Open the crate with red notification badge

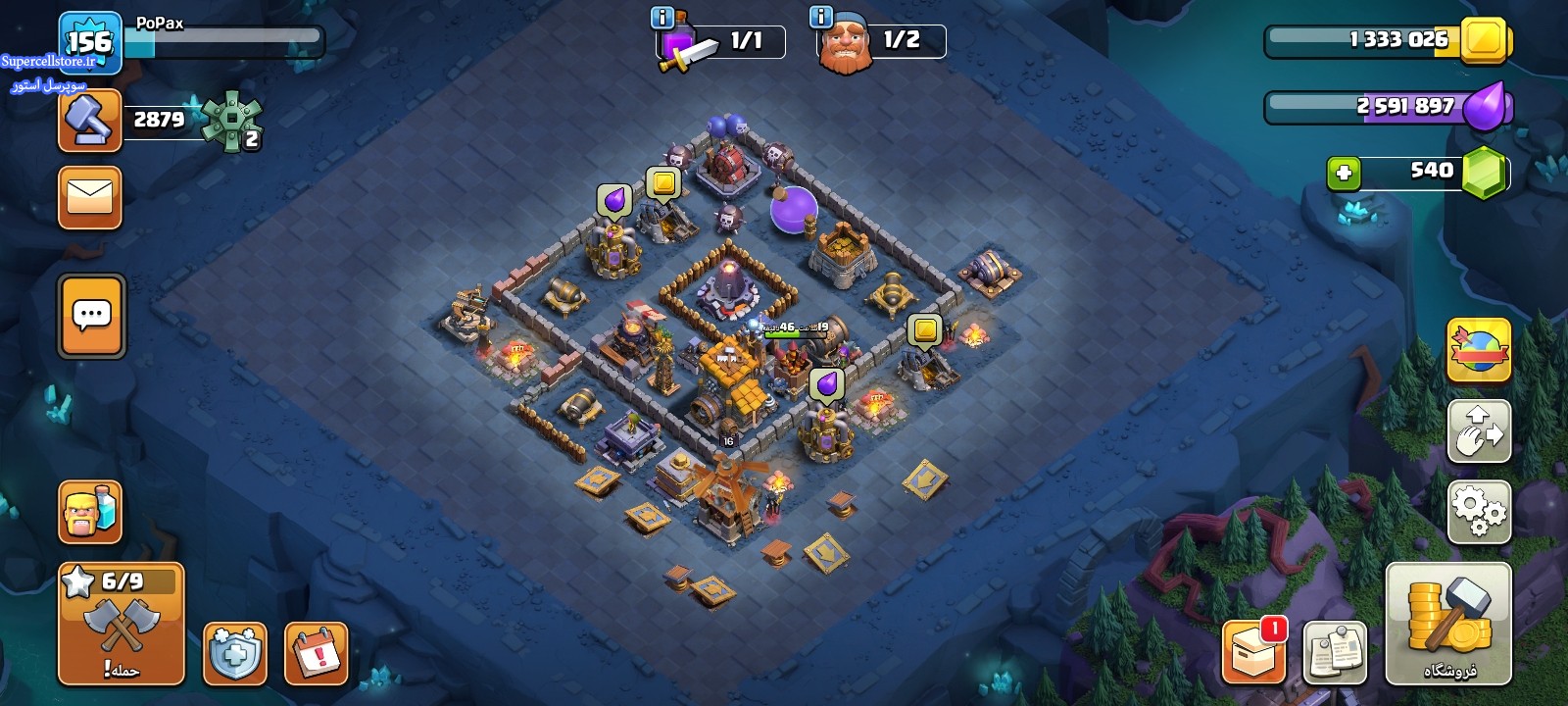[1253, 652]
